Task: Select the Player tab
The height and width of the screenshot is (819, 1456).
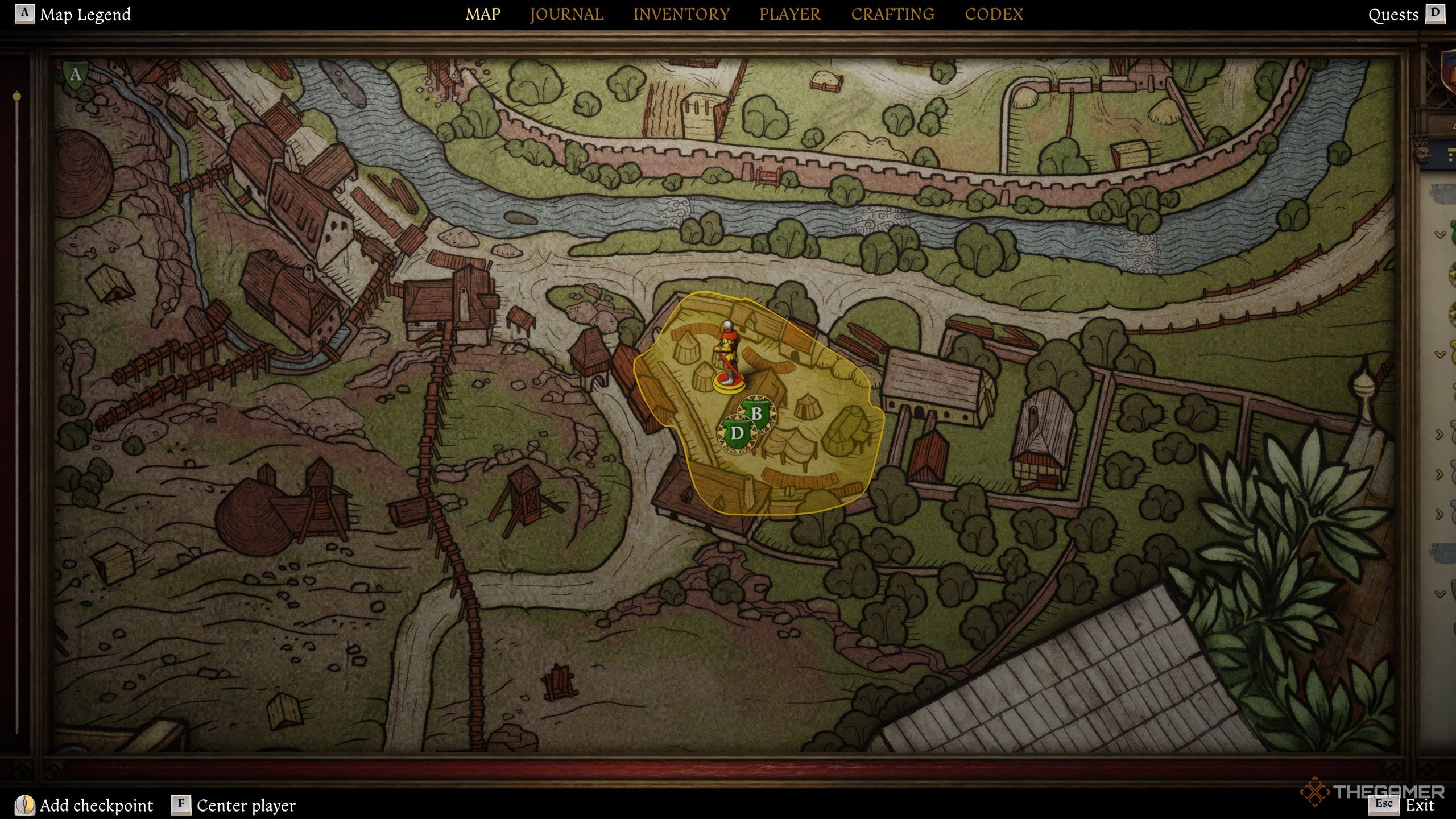Action: [790, 14]
